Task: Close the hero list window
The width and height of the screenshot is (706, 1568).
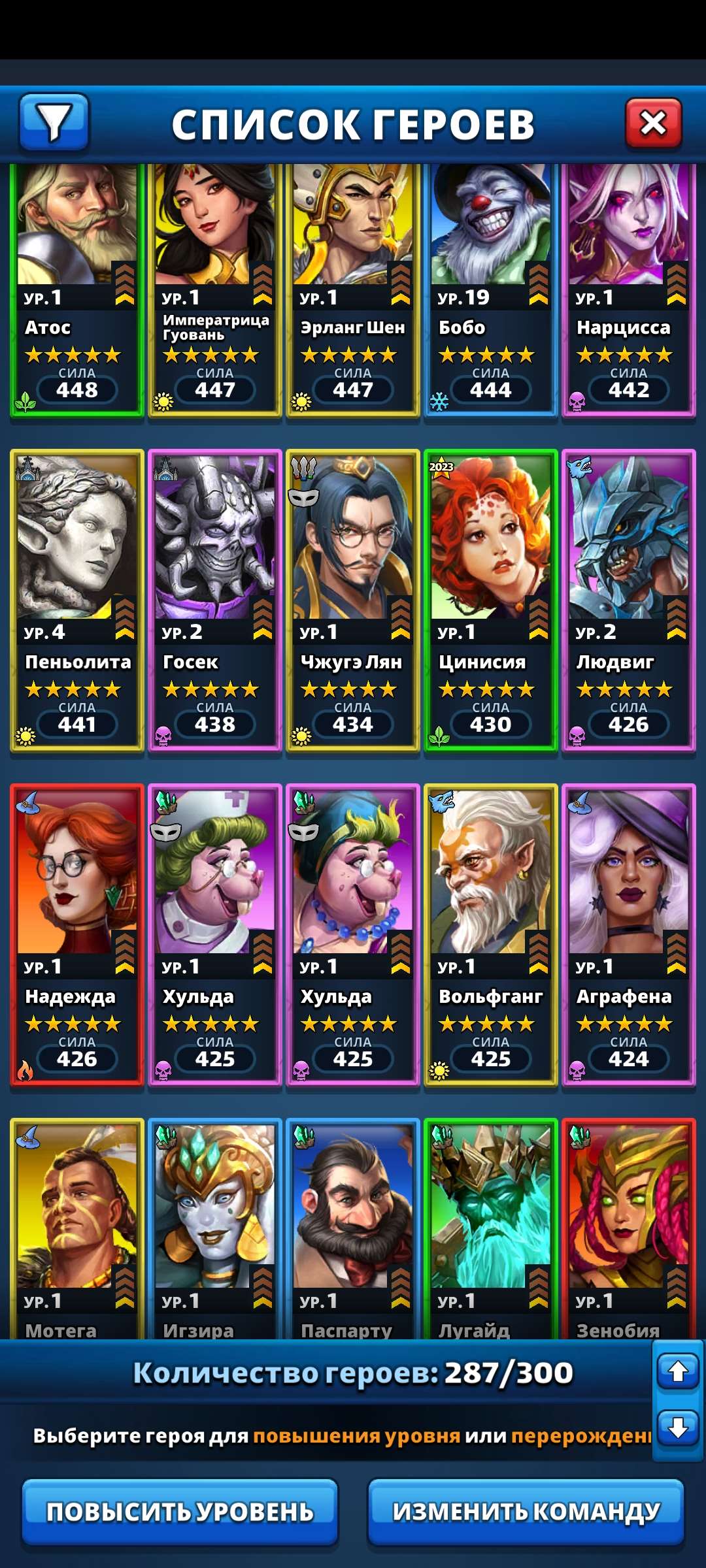Action: pyautogui.click(x=653, y=123)
